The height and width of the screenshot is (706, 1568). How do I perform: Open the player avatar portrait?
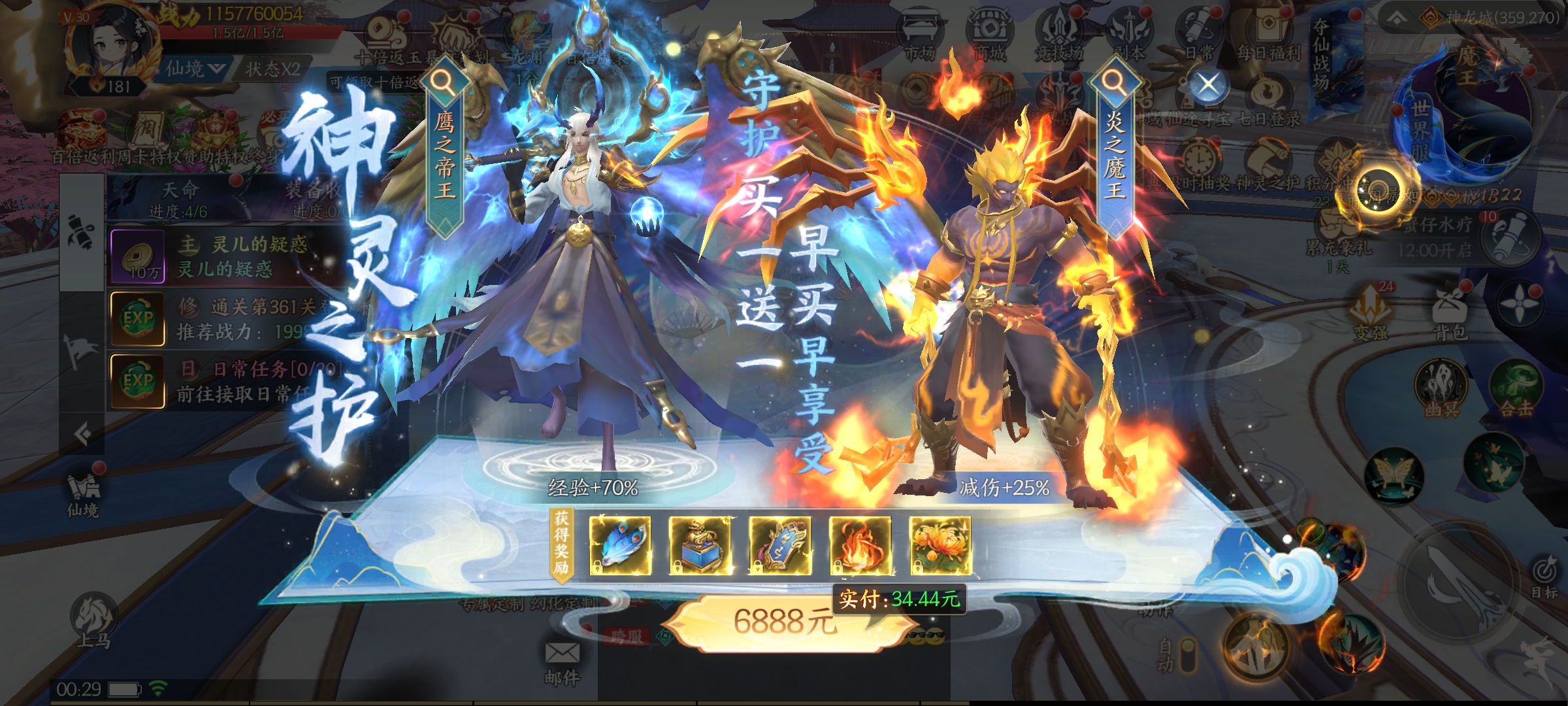116,46
